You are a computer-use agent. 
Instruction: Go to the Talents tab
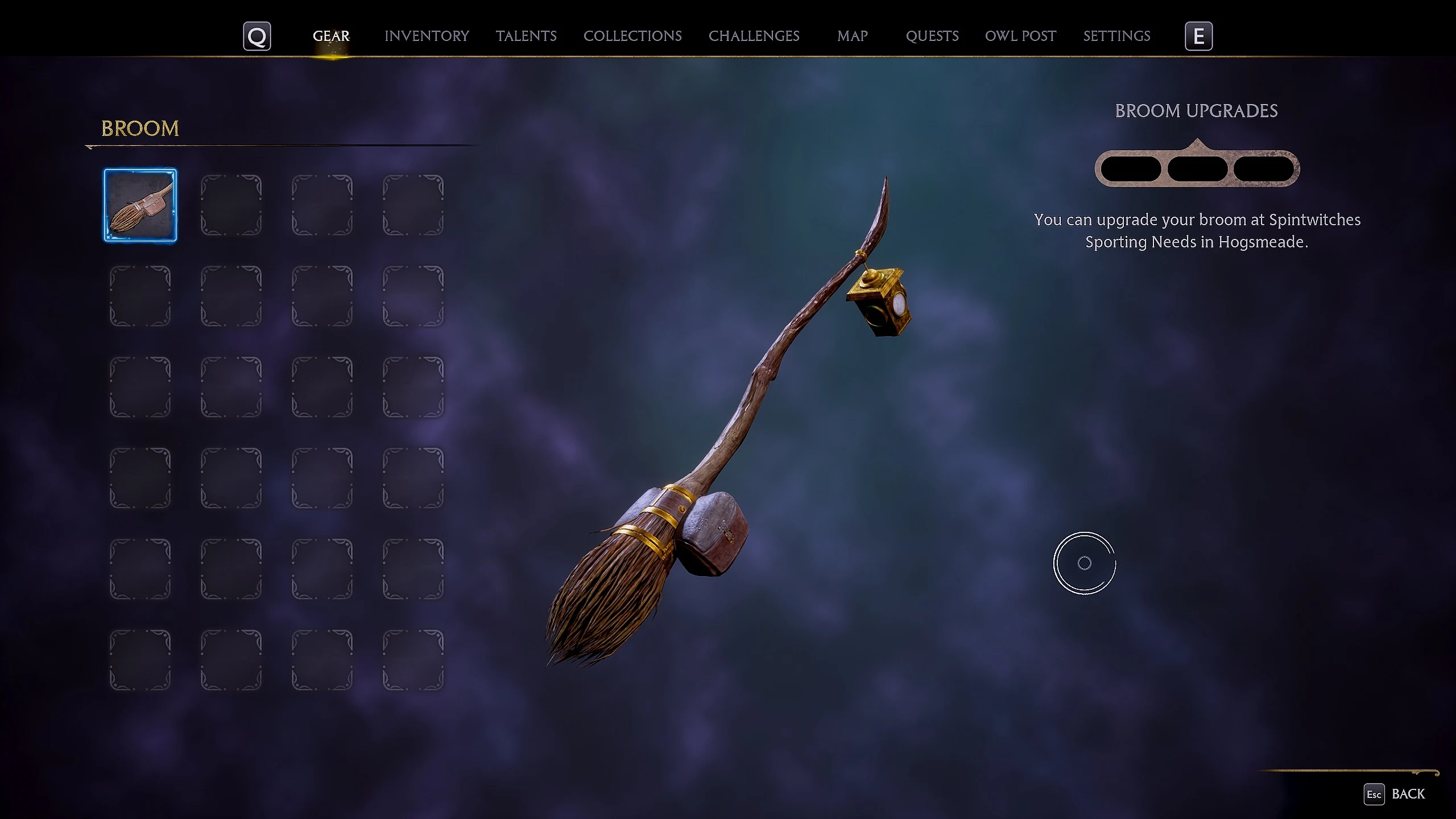(526, 36)
